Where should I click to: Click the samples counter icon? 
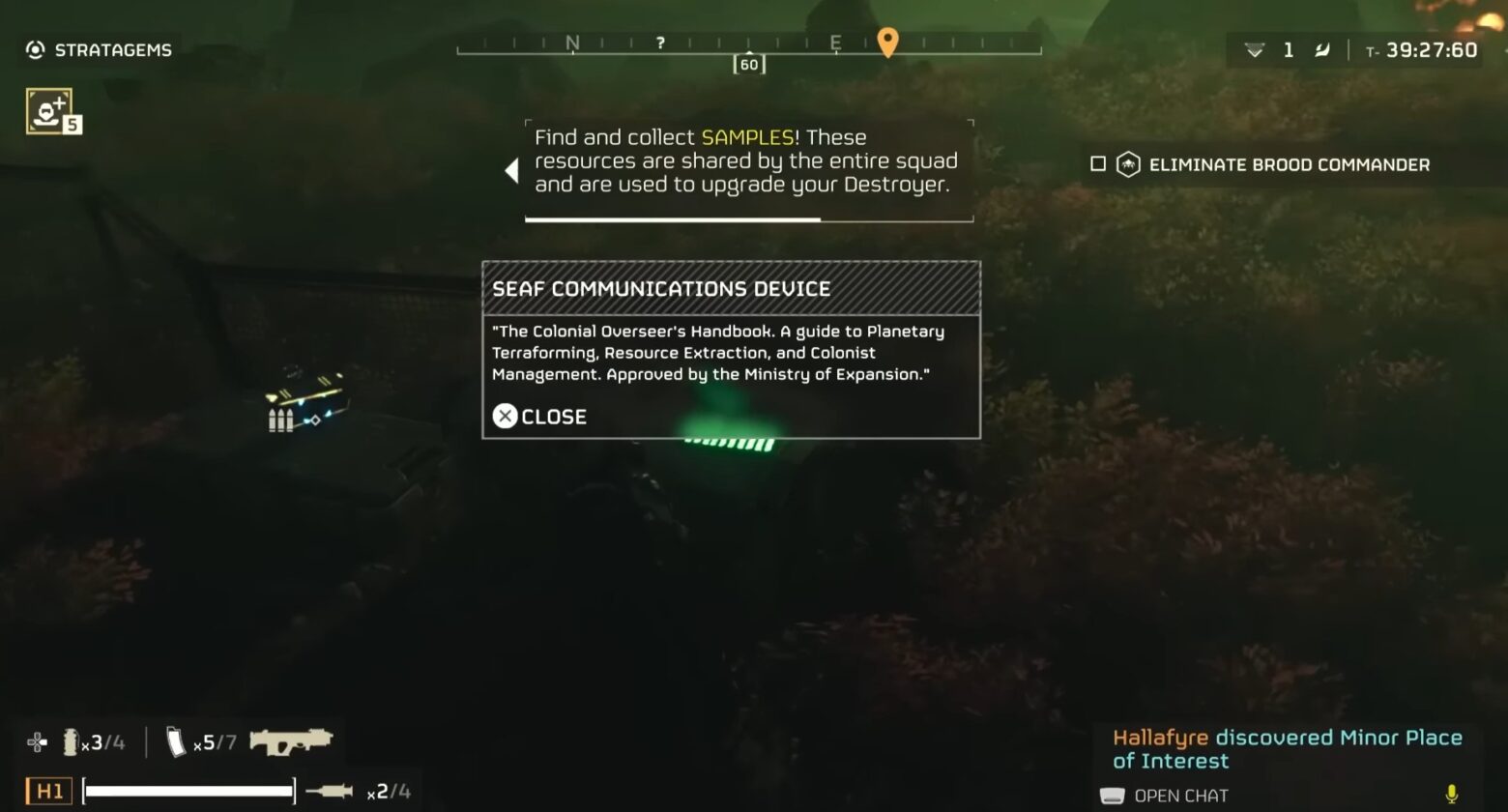point(1254,49)
